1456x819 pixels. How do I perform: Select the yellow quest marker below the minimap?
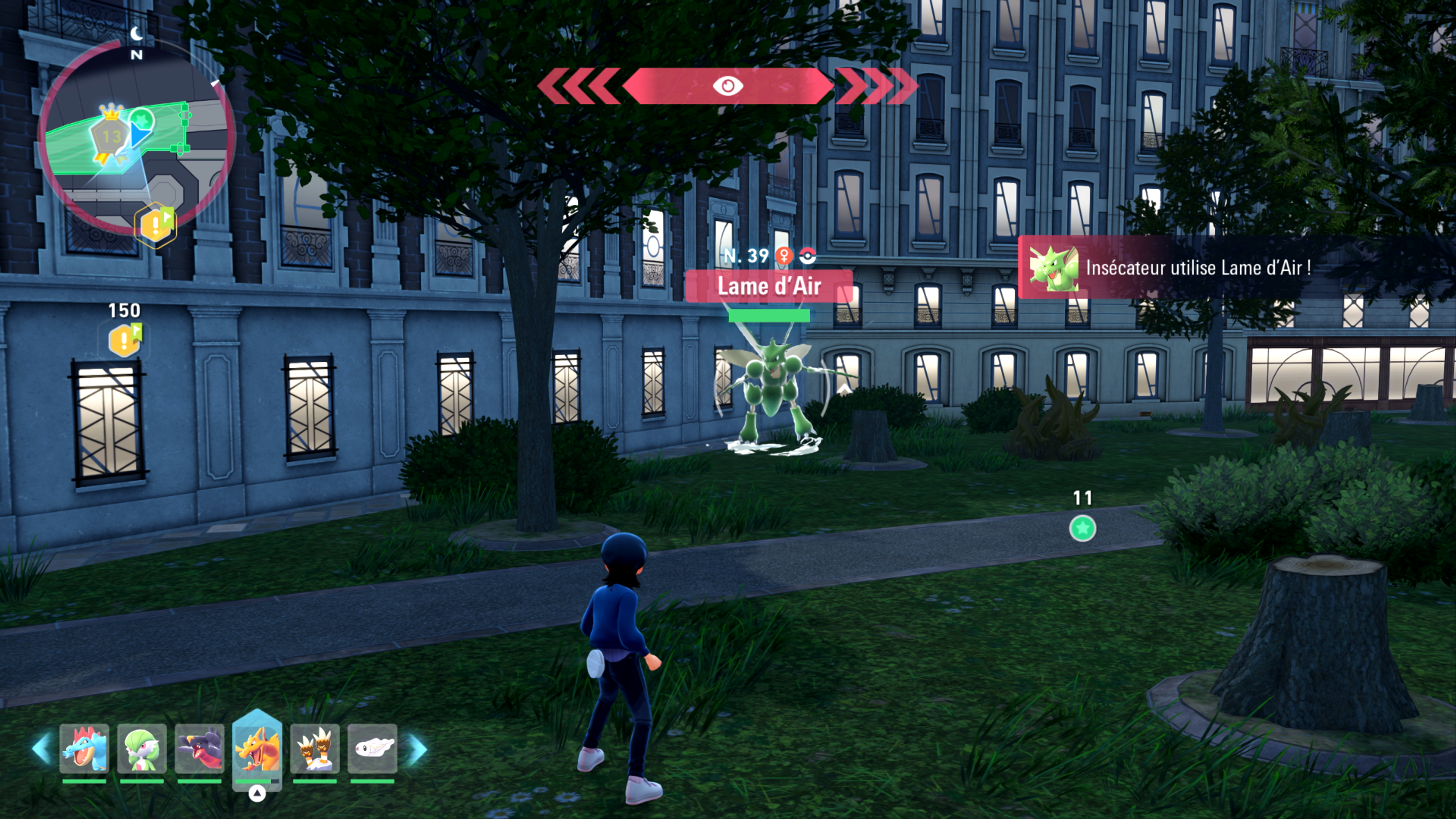(155, 225)
